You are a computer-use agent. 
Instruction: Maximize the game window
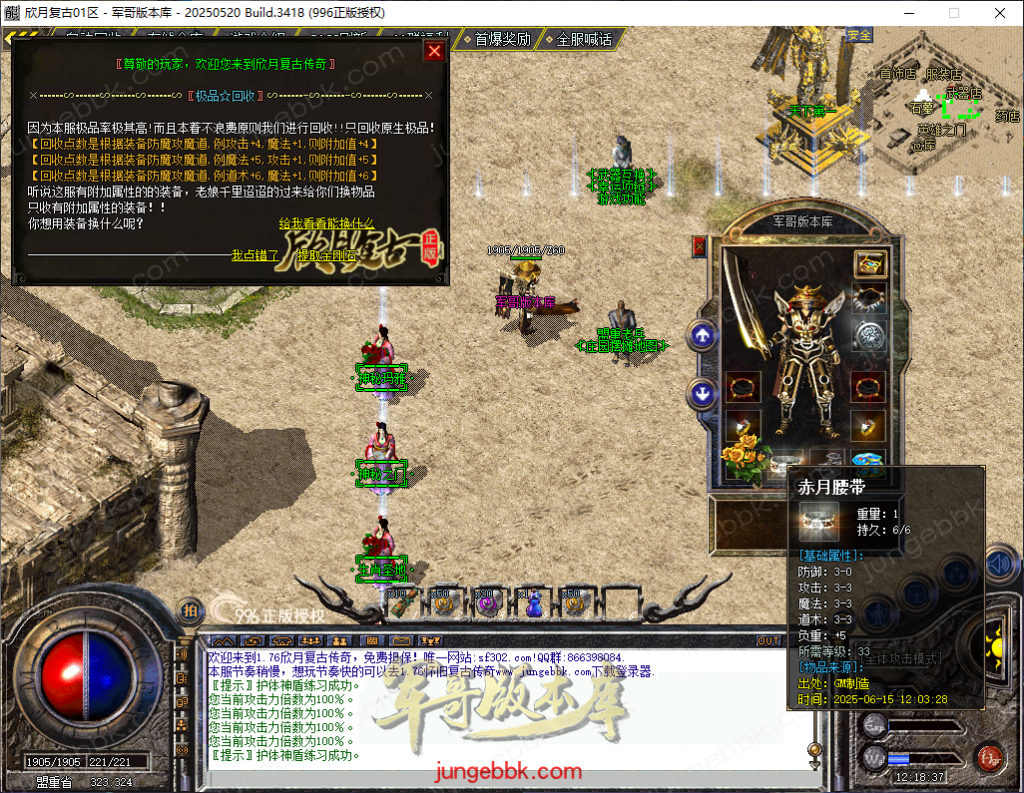pos(953,13)
